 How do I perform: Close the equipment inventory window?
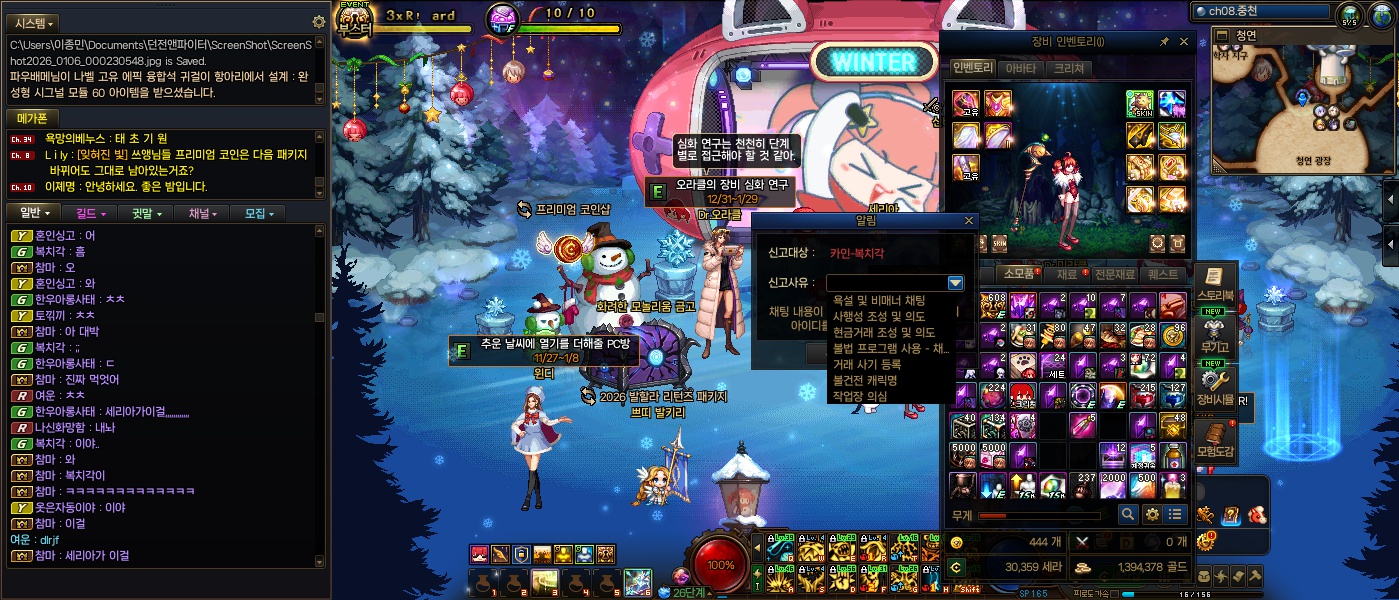point(1184,42)
